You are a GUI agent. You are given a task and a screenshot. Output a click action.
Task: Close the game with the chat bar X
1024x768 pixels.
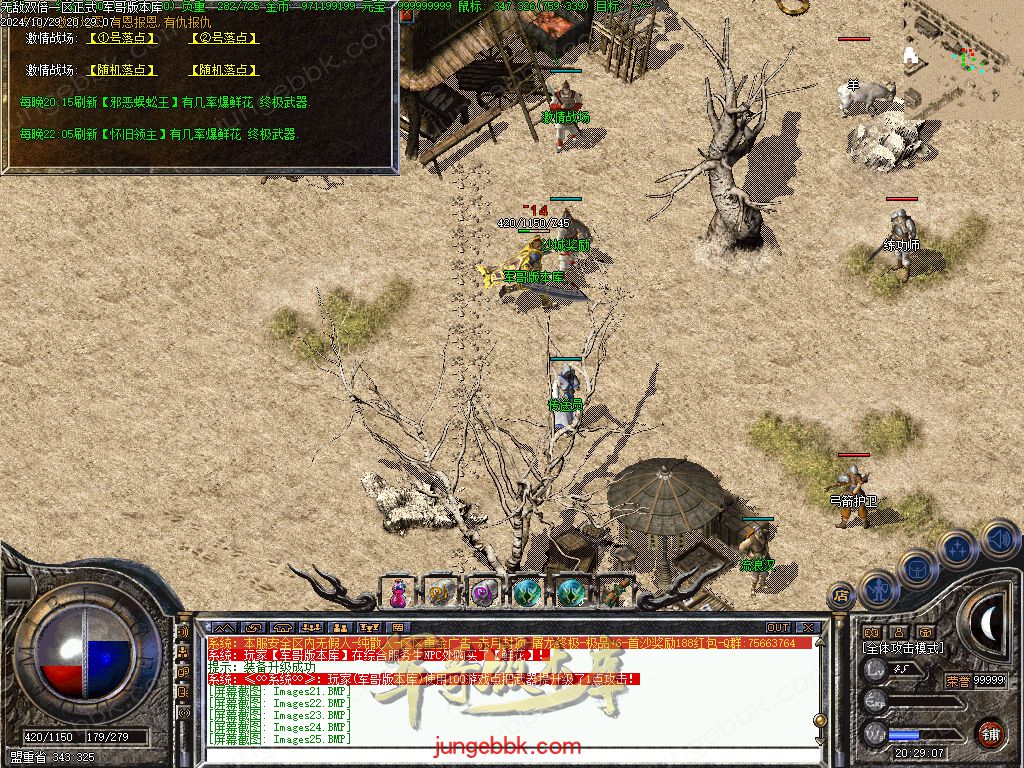(808, 628)
